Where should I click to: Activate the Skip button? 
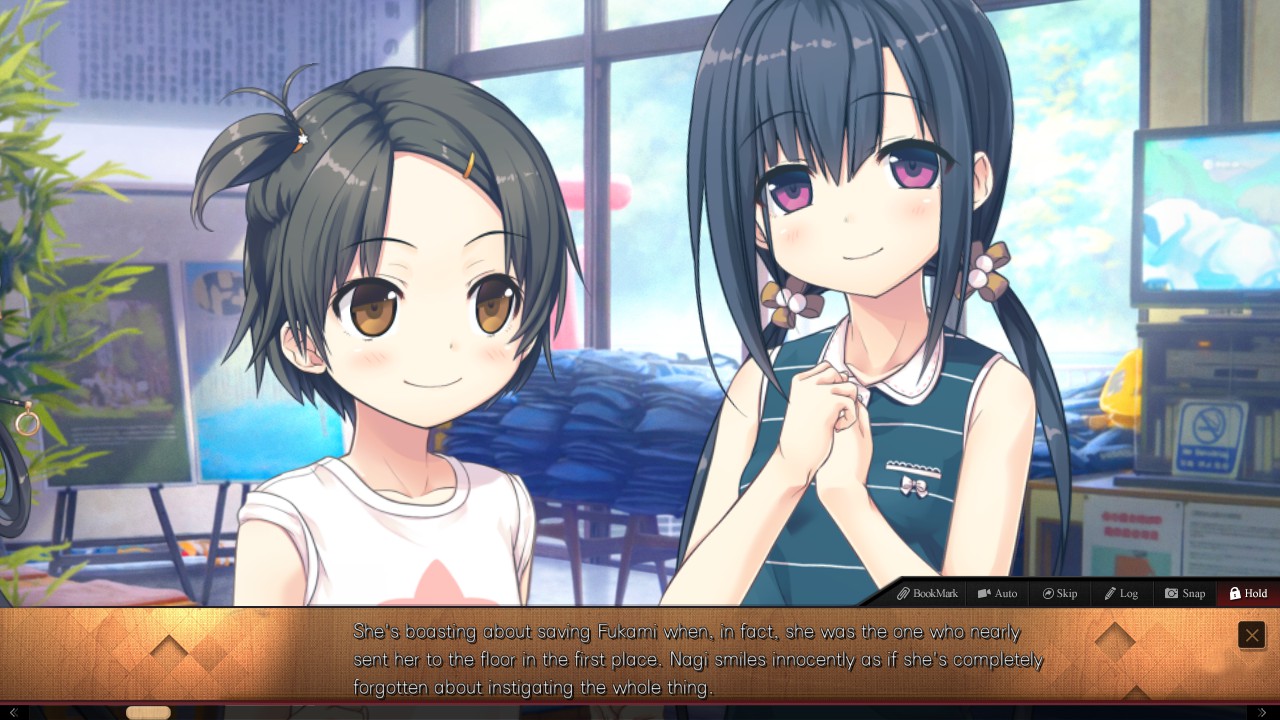[x=1059, y=593]
